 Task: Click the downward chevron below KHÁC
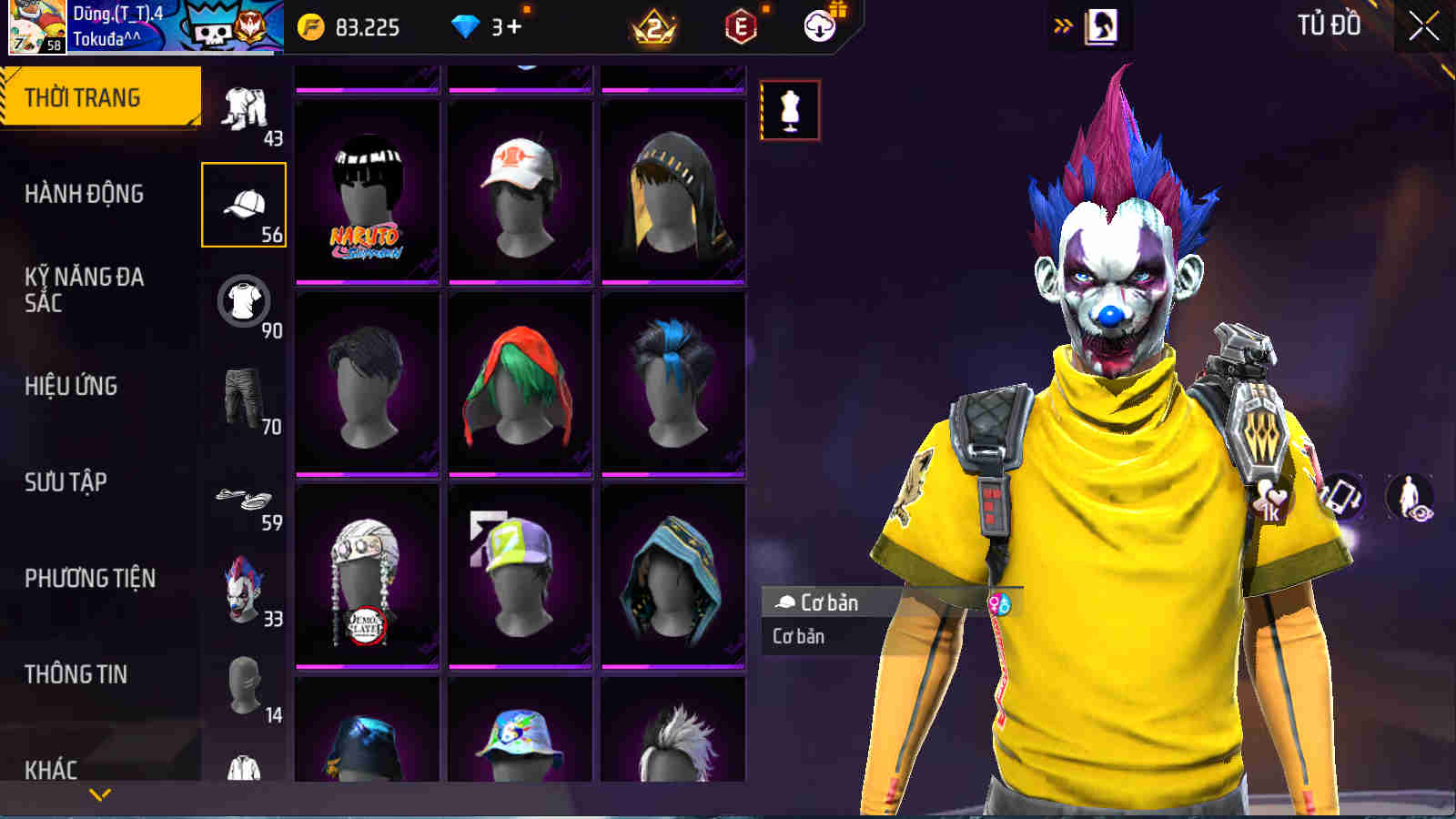100,794
